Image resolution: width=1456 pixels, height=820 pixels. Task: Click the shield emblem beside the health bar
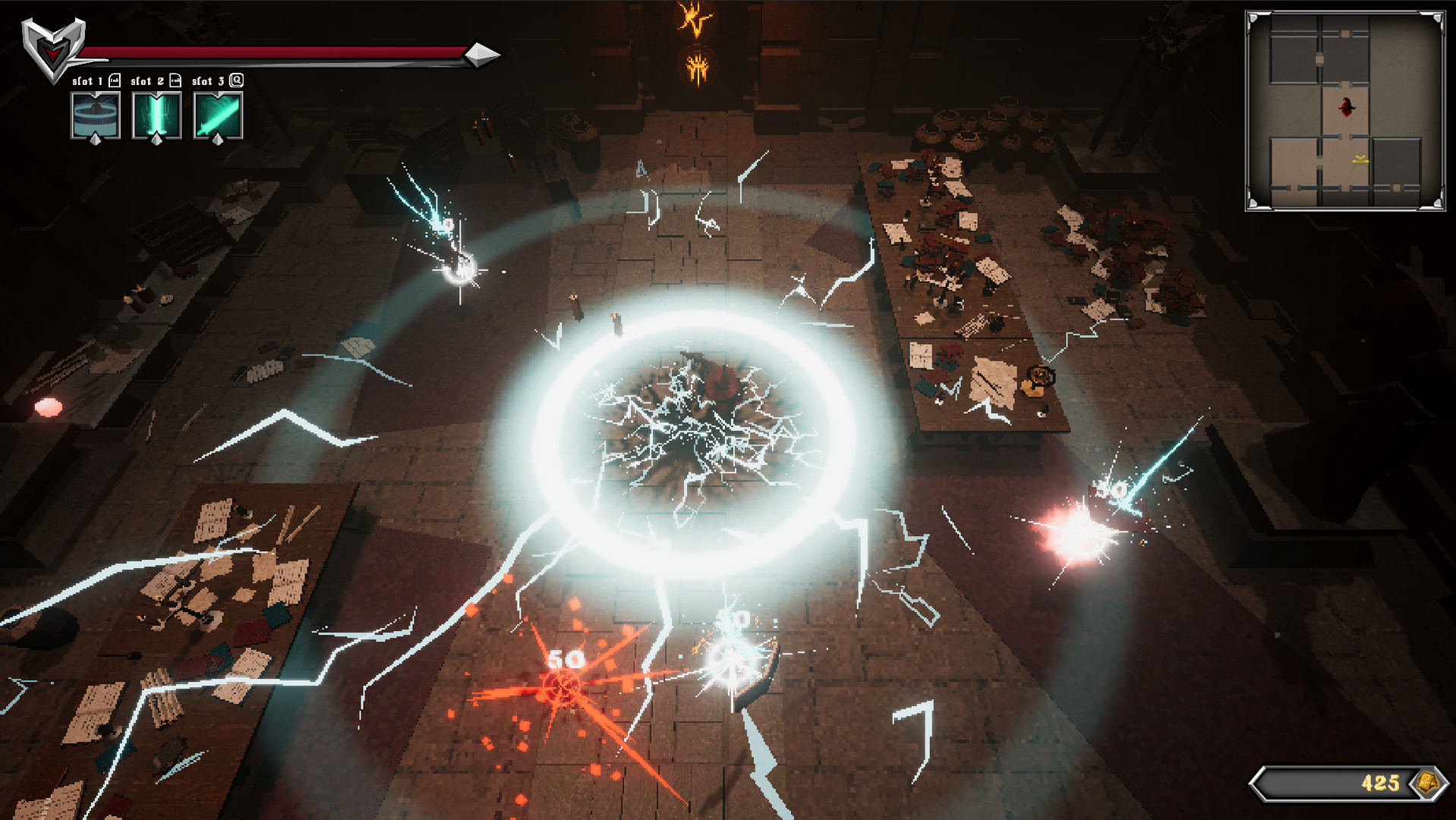pos(52,44)
